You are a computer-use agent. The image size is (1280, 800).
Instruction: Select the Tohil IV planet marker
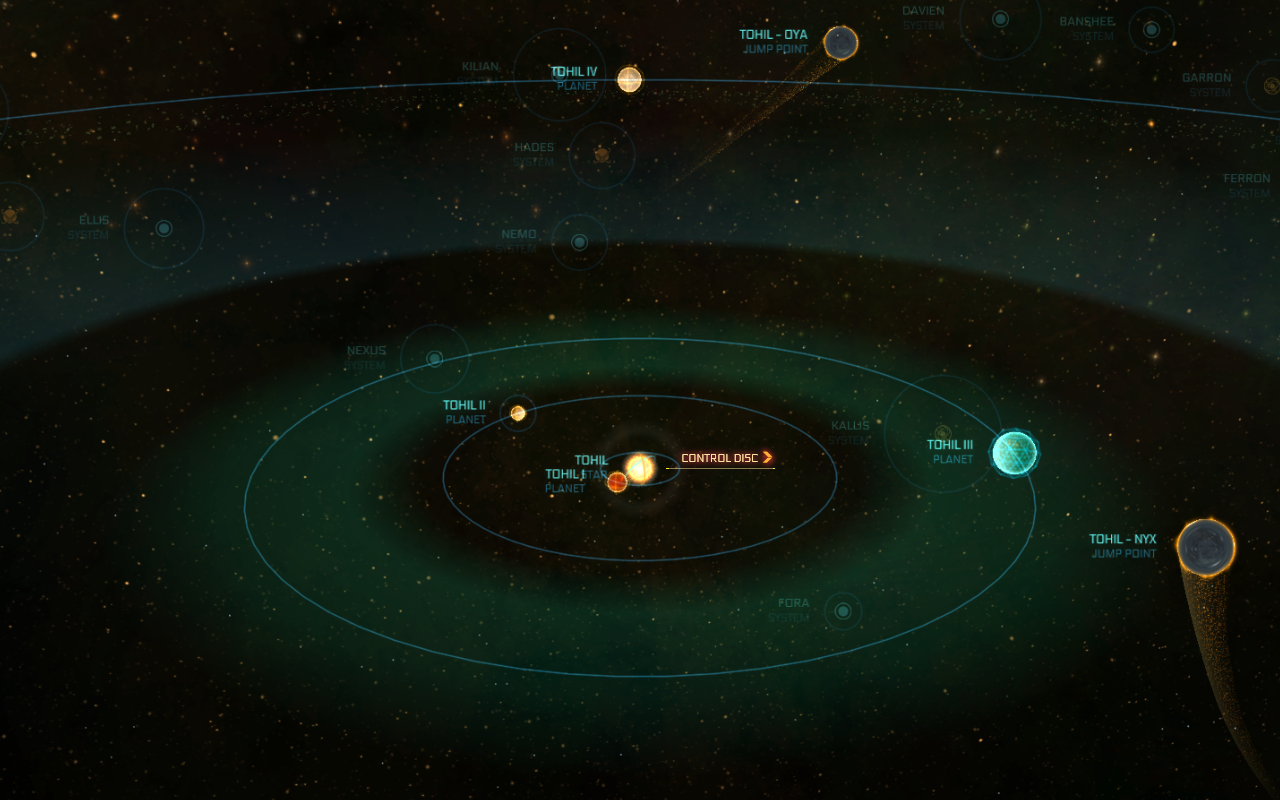(x=629, y=79)
